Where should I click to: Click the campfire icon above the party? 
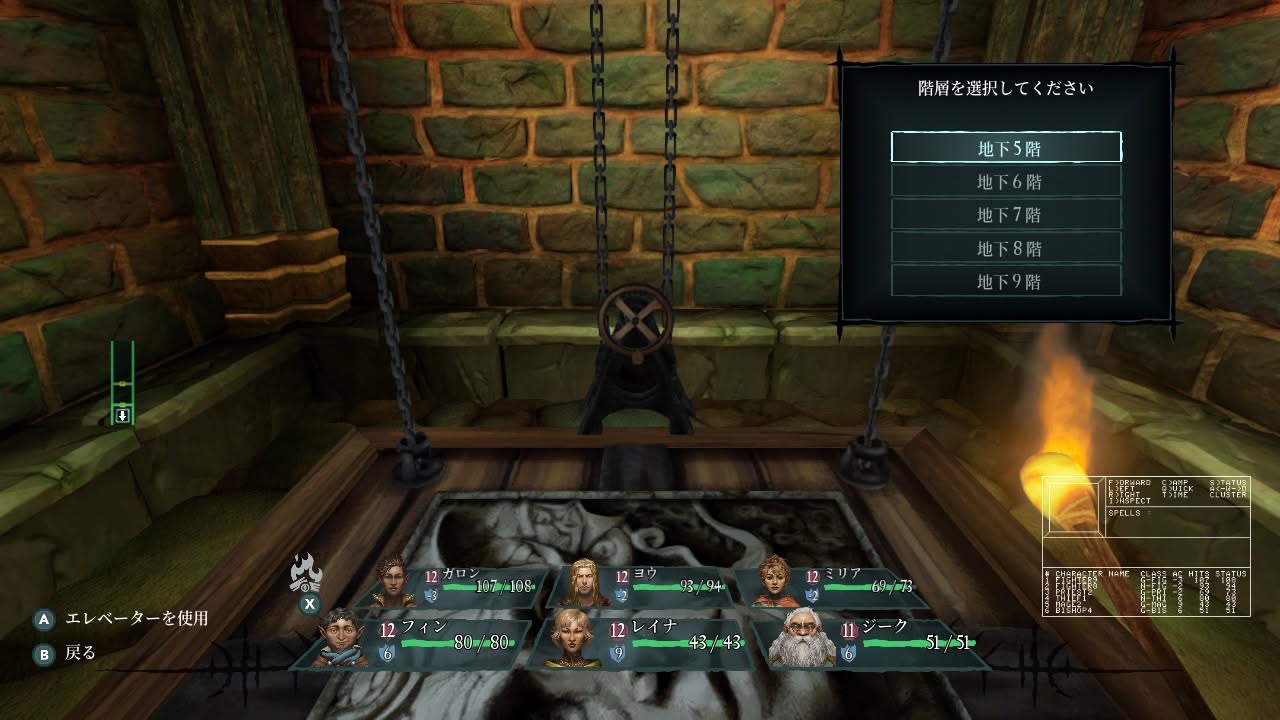click(306, 574)
